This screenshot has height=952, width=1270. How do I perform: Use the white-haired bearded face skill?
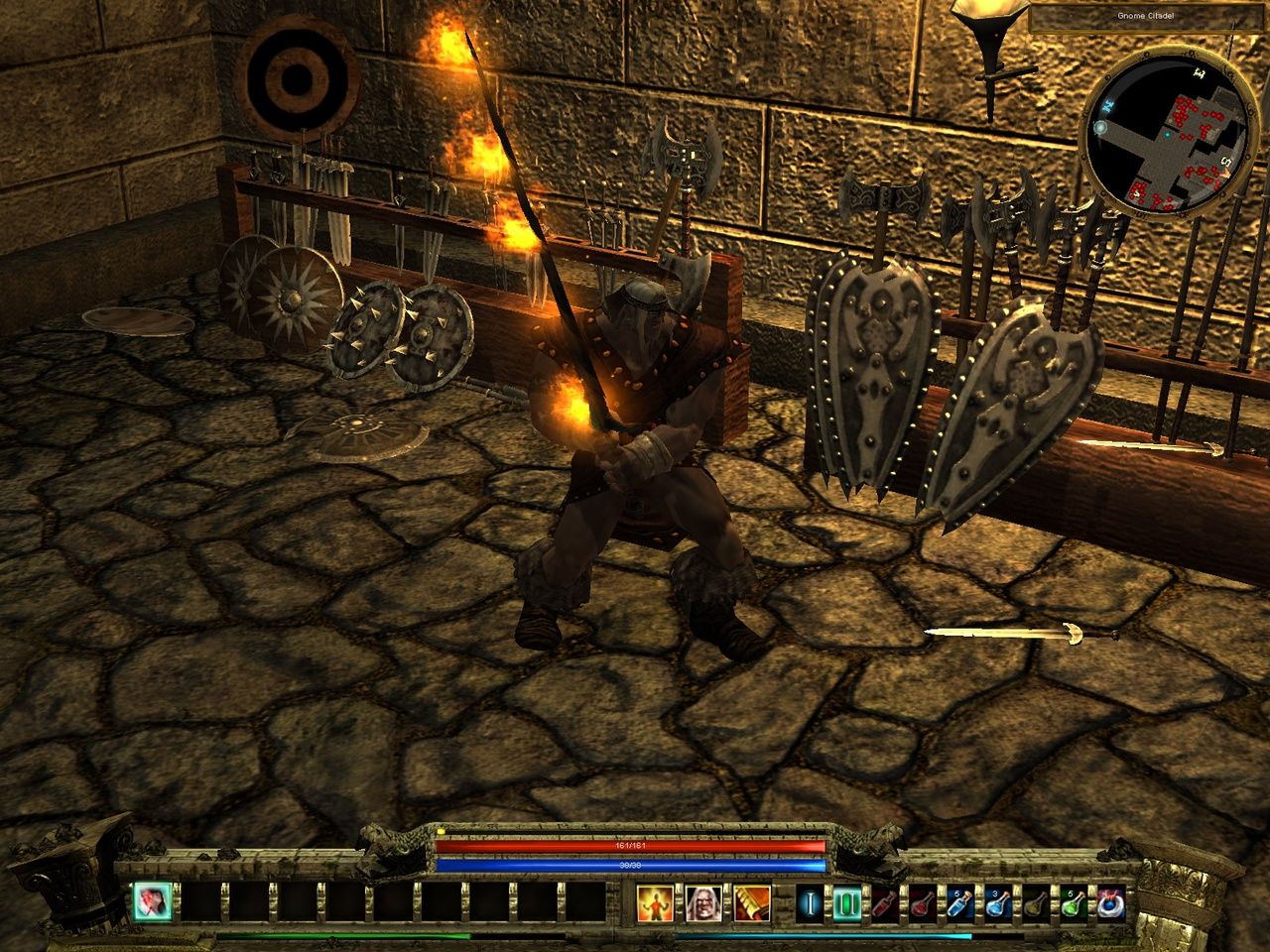(701, 902)
